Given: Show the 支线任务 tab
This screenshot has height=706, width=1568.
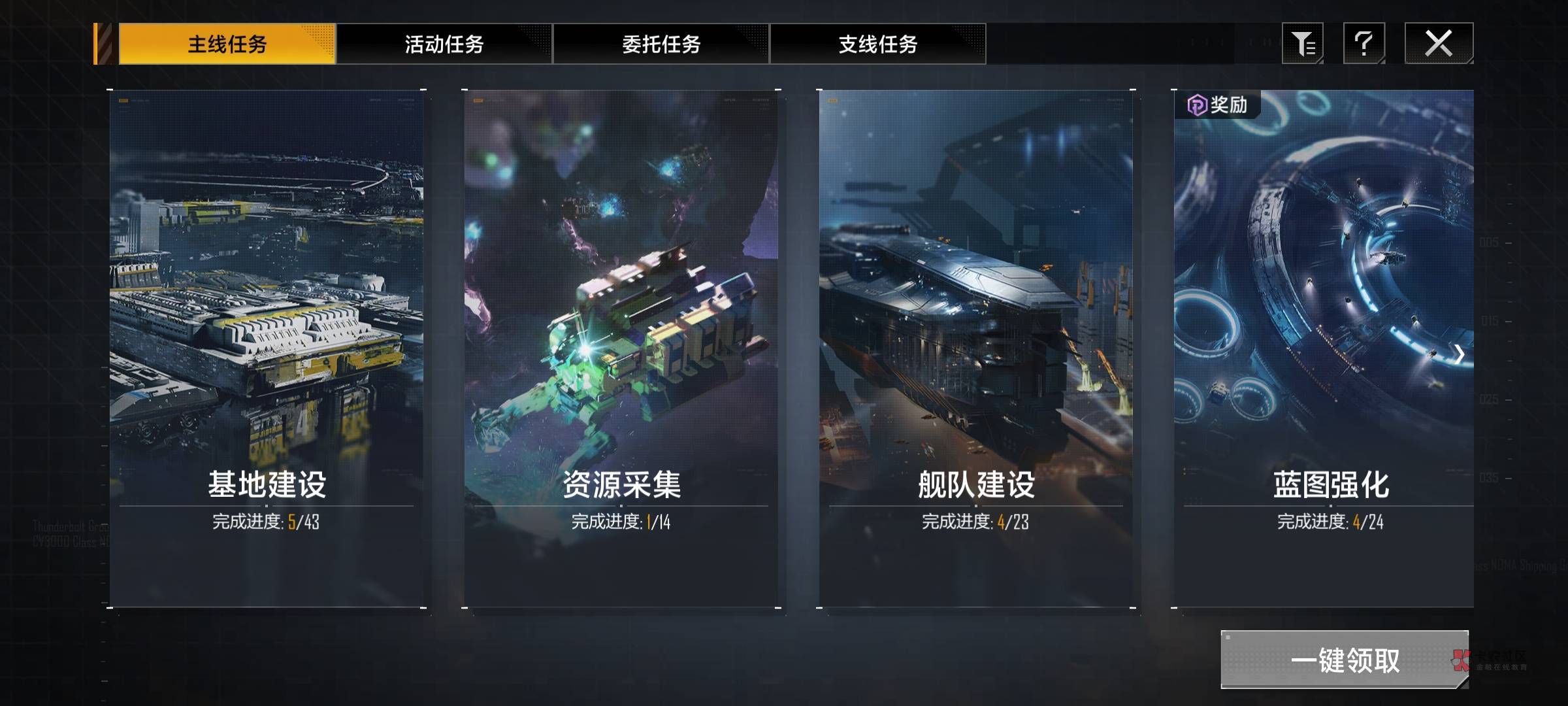Looking at the screenshot, I should tap(877, 44).
